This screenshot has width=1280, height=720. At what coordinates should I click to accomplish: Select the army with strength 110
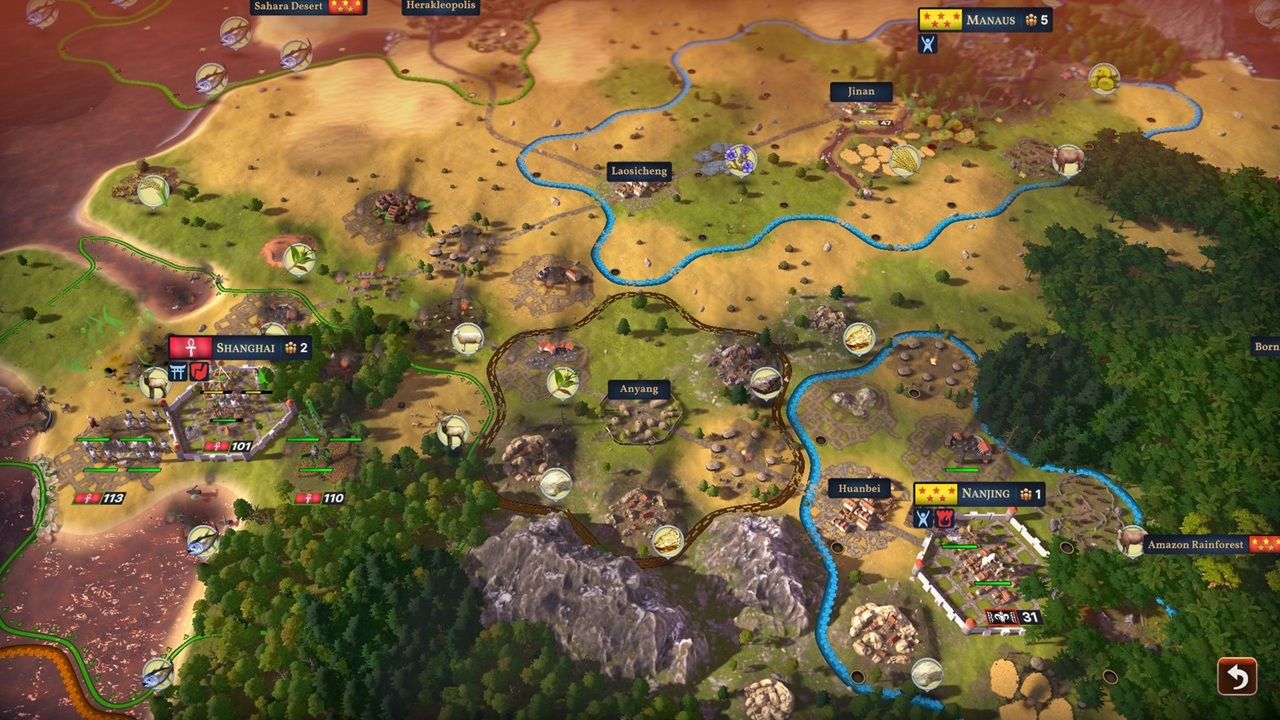[x=321, y=498]
